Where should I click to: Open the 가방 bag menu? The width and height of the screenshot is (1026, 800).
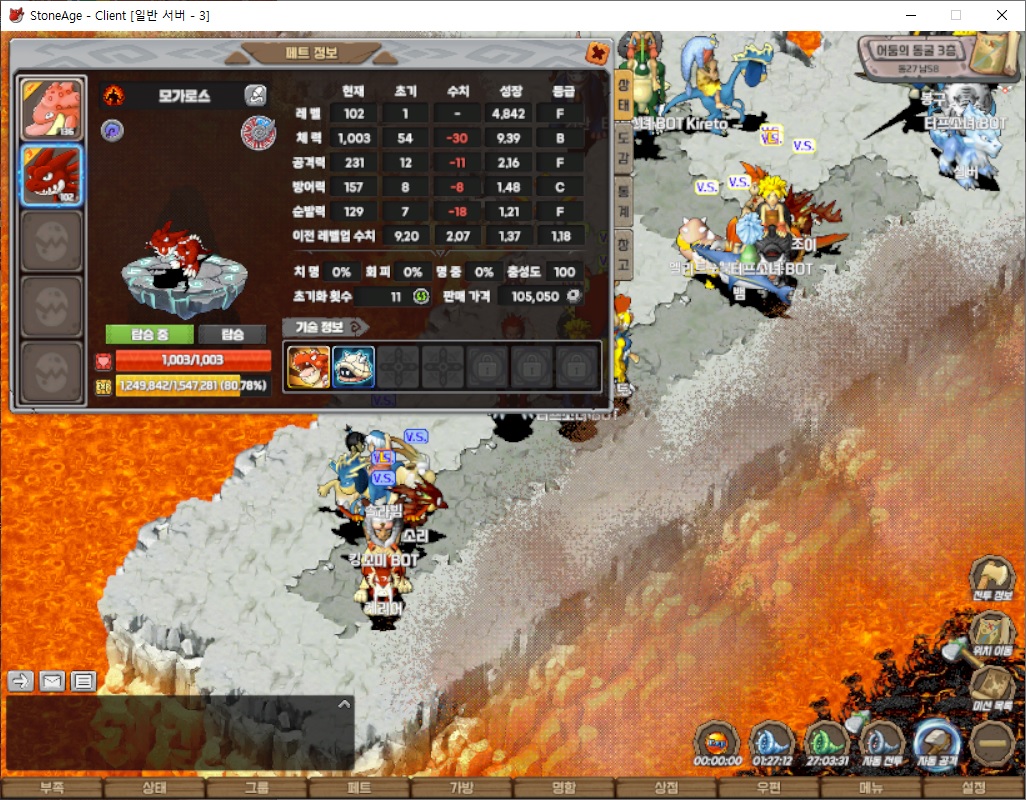pos(461,788)
